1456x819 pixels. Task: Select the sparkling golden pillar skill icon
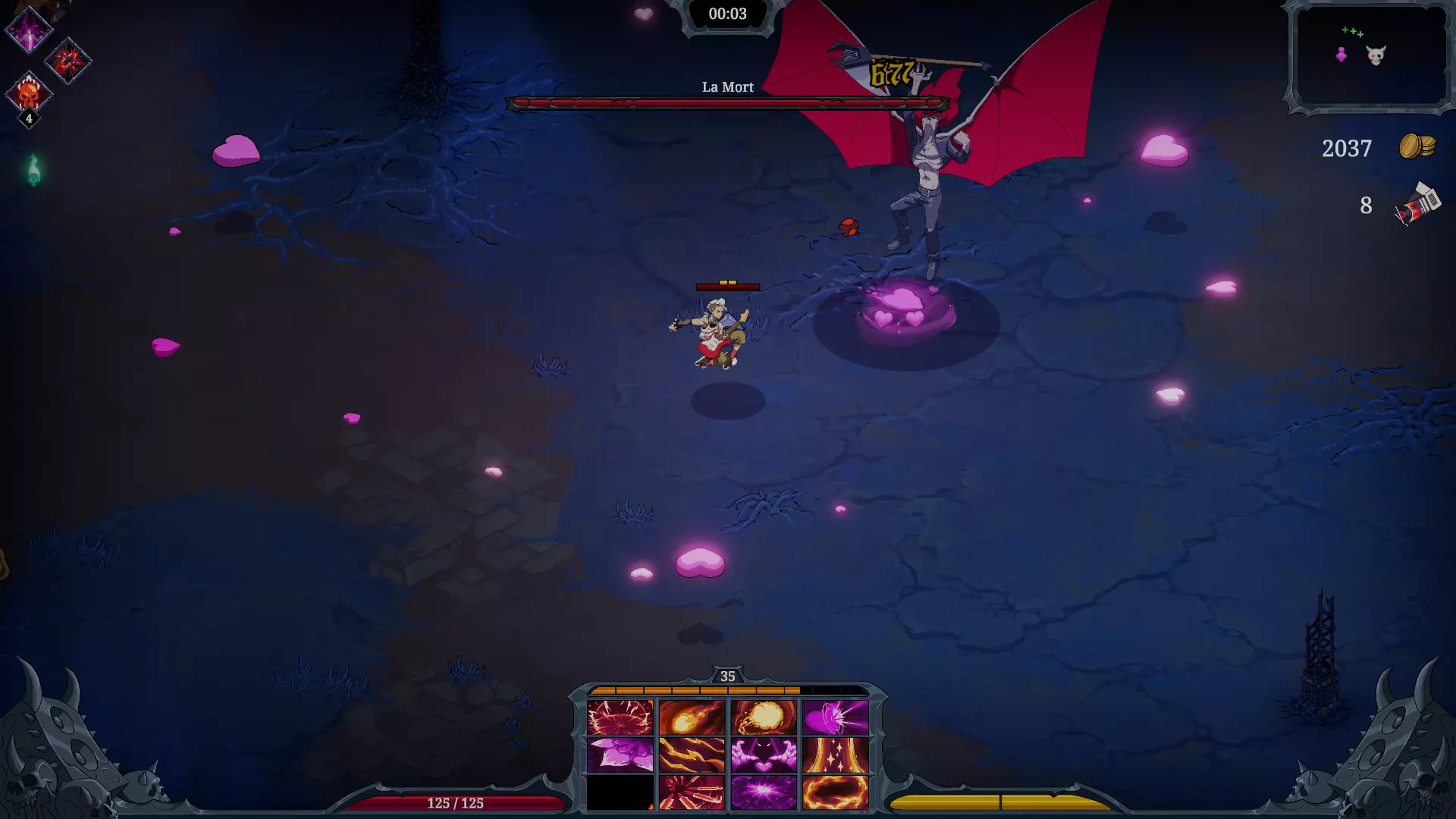[834, 755]
